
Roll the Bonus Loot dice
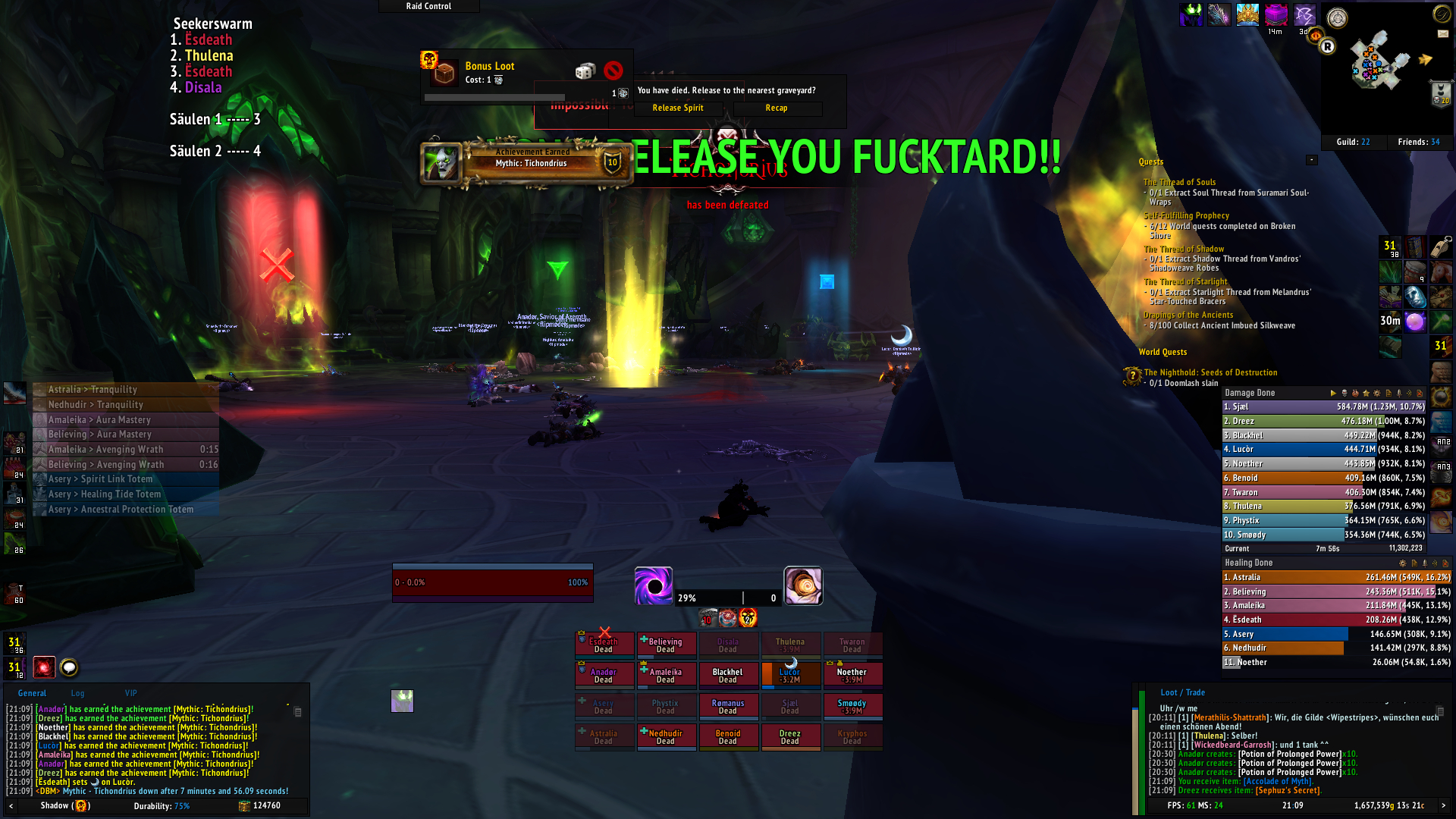click(585, 71)
